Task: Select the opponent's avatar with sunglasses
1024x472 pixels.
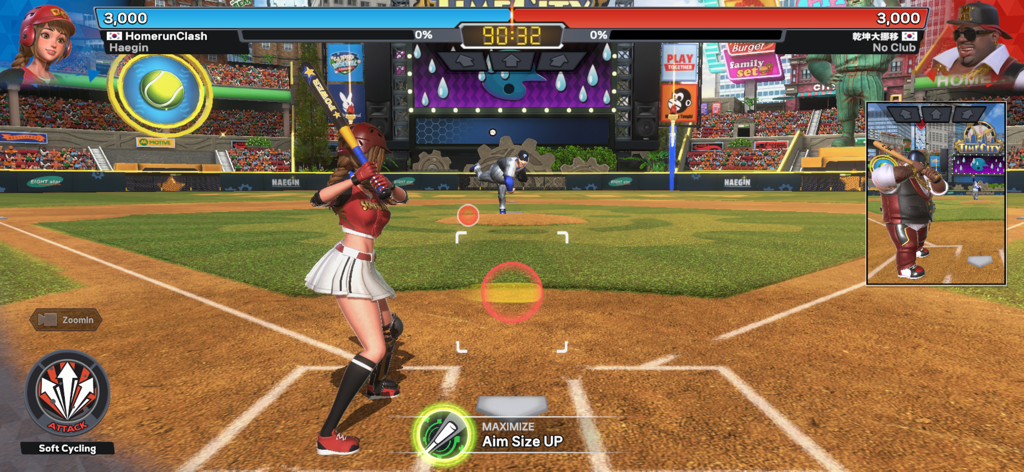Action: pos(975,42)
